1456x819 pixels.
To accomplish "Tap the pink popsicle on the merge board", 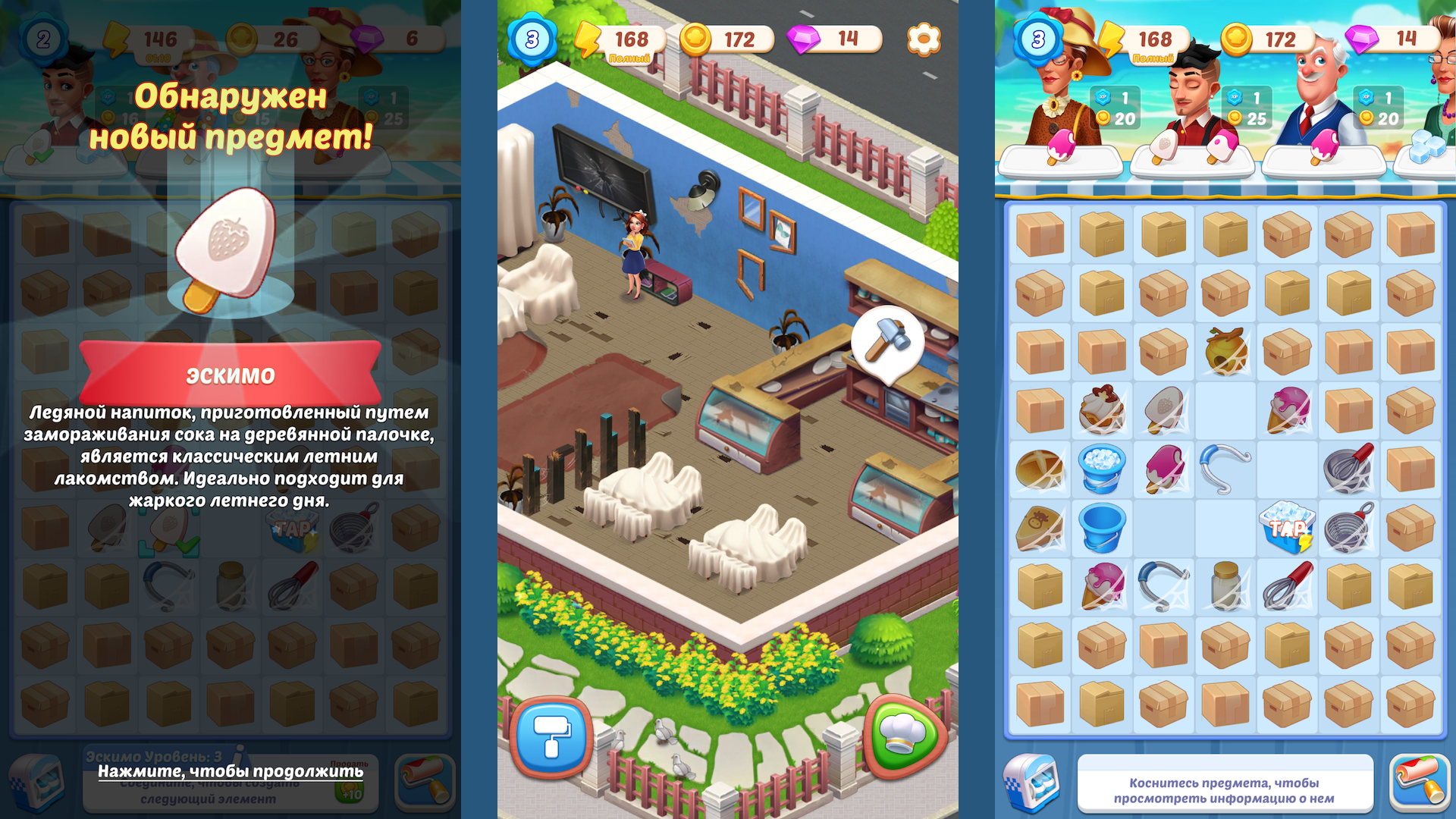I will coord(1163,469).
